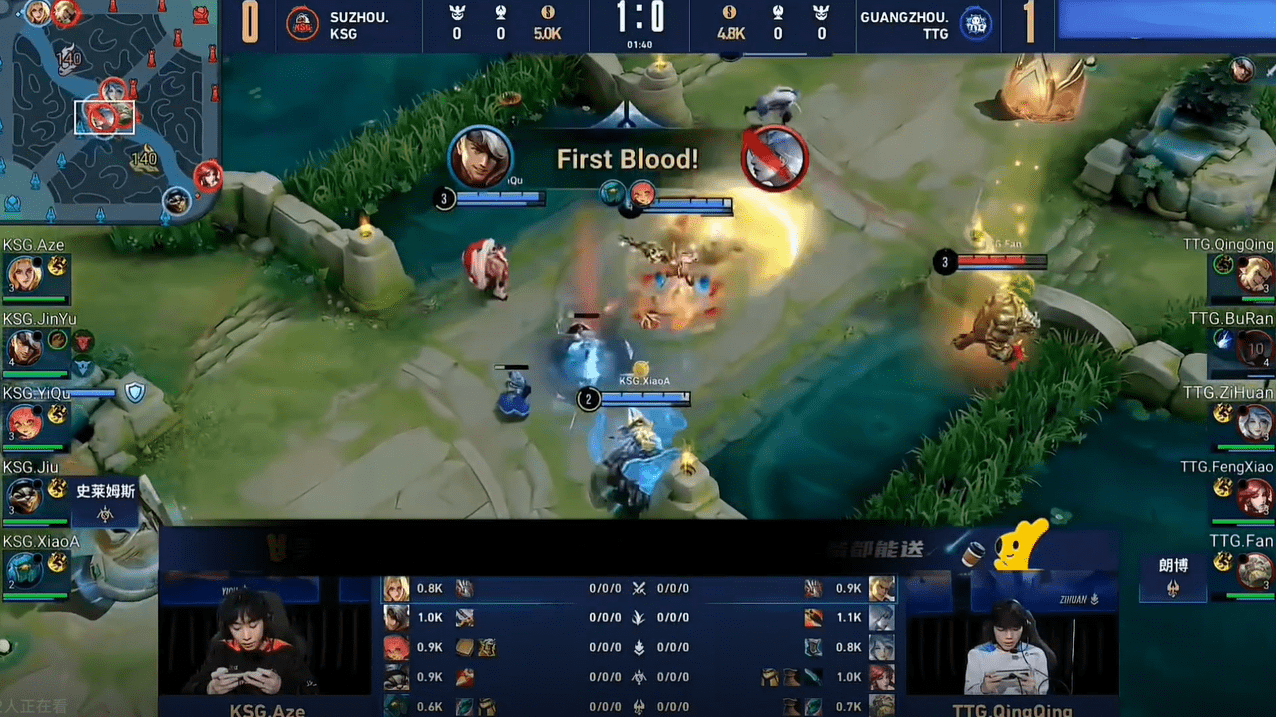This screenshot has height=717, width=1276.
Task: Click the minimap in the corner
Action: [x=108, y=110]
